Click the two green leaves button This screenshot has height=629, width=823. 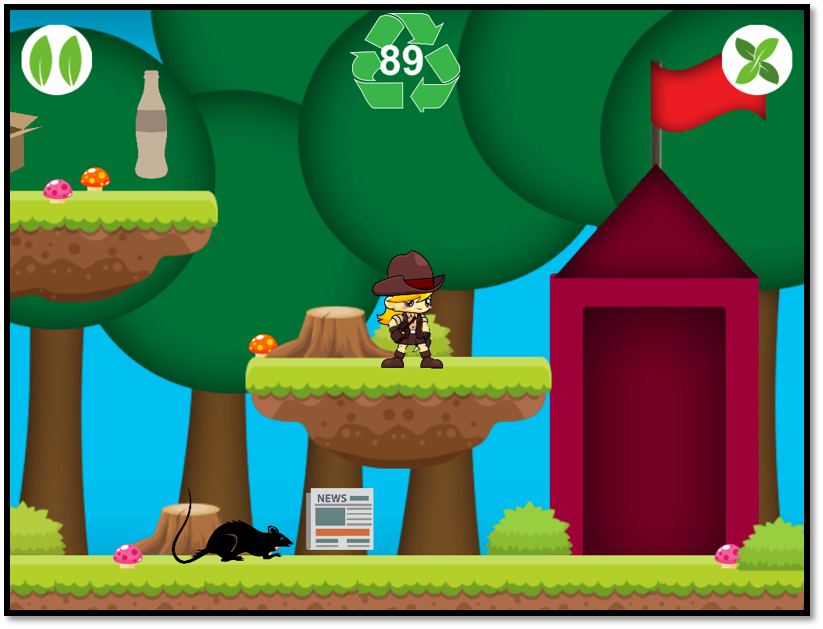pyautogui.click(x=57, y=60)
